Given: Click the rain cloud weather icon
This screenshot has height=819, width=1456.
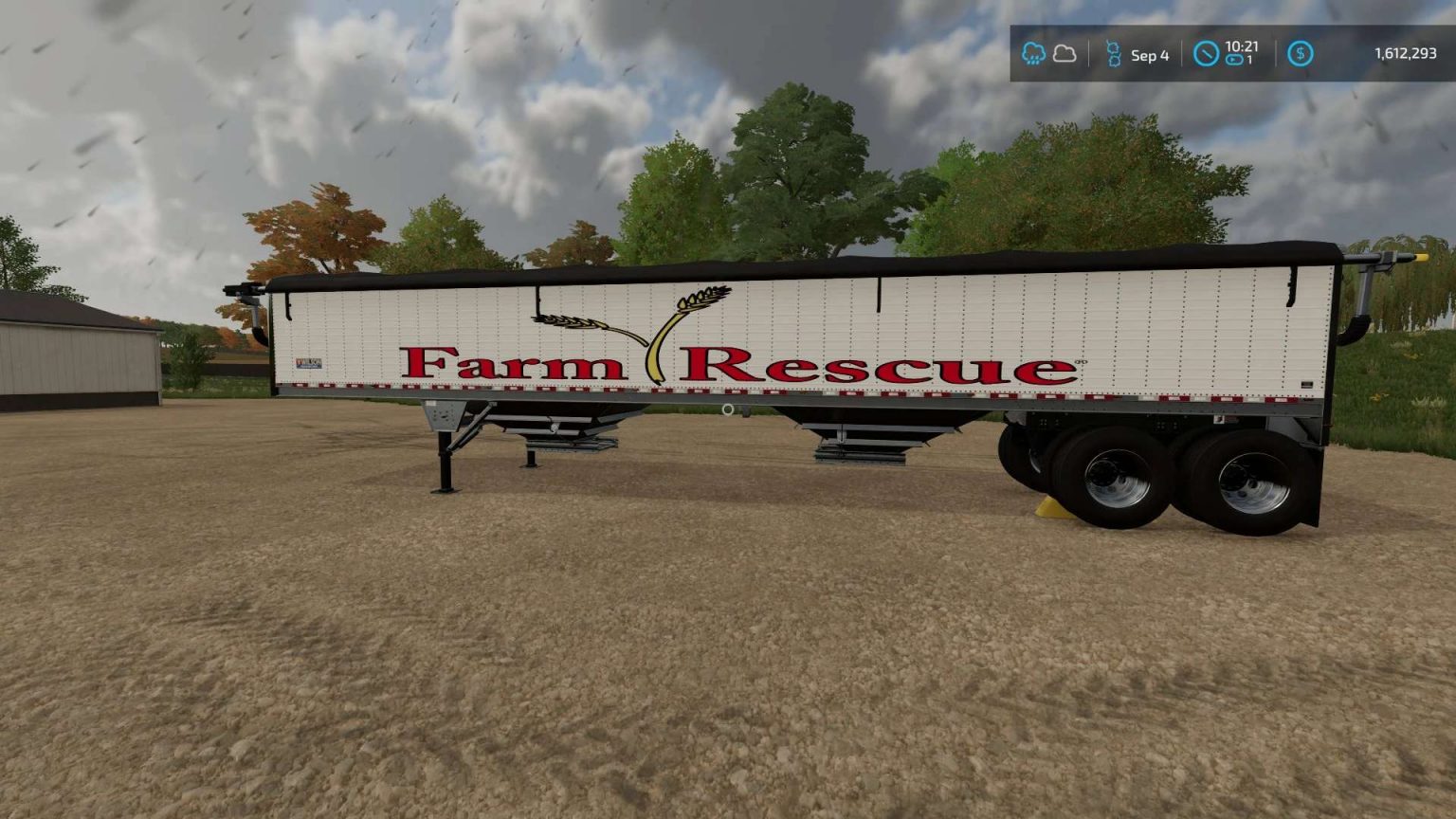Looking at the screenshot, I should tap(1034, 54).
